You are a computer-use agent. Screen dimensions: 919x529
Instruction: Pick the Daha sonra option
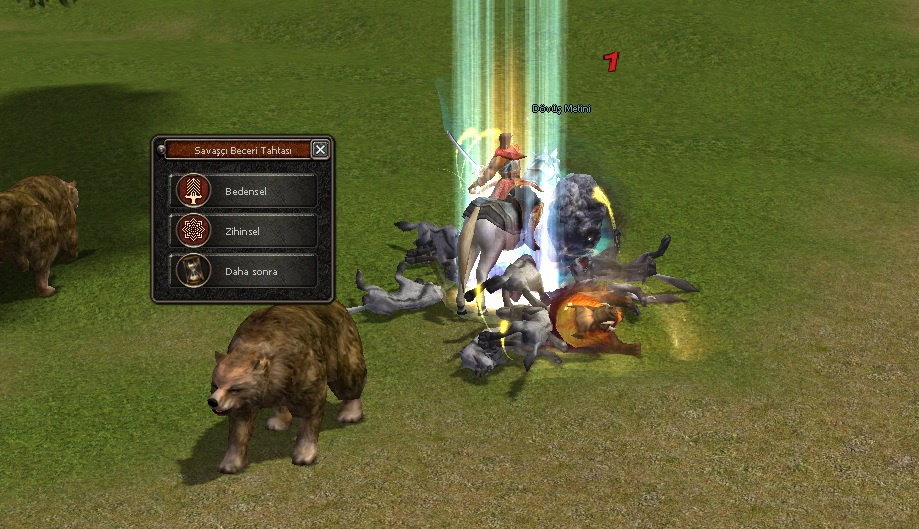[244, 270]
